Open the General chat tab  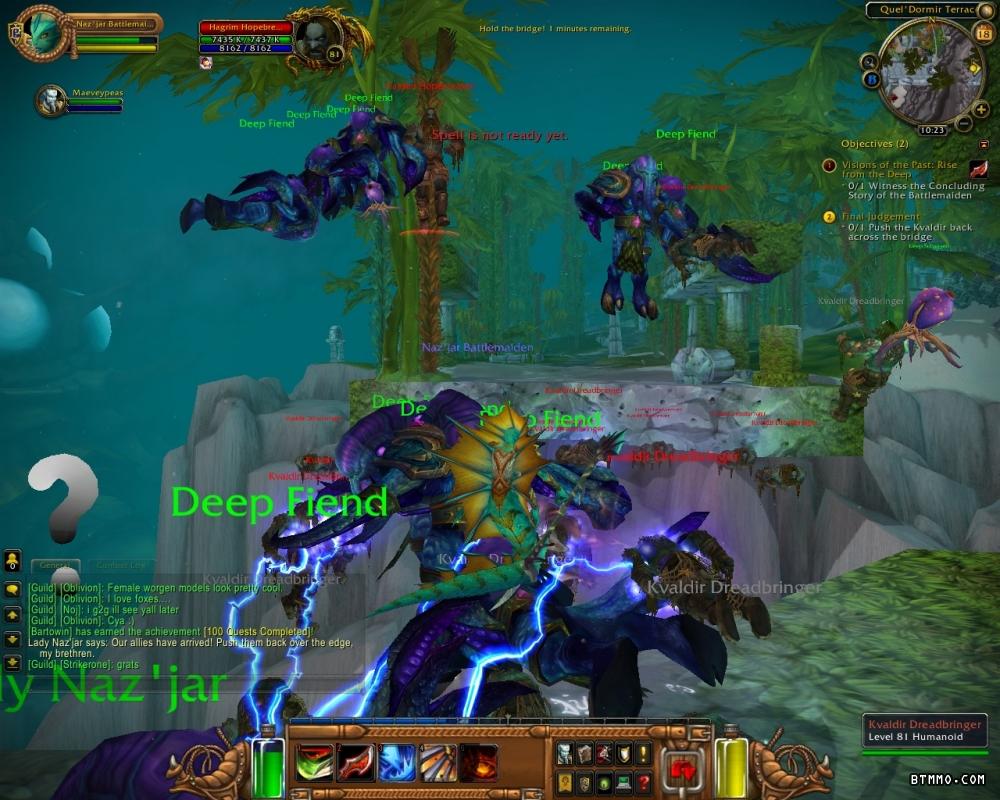click(55, 566)
